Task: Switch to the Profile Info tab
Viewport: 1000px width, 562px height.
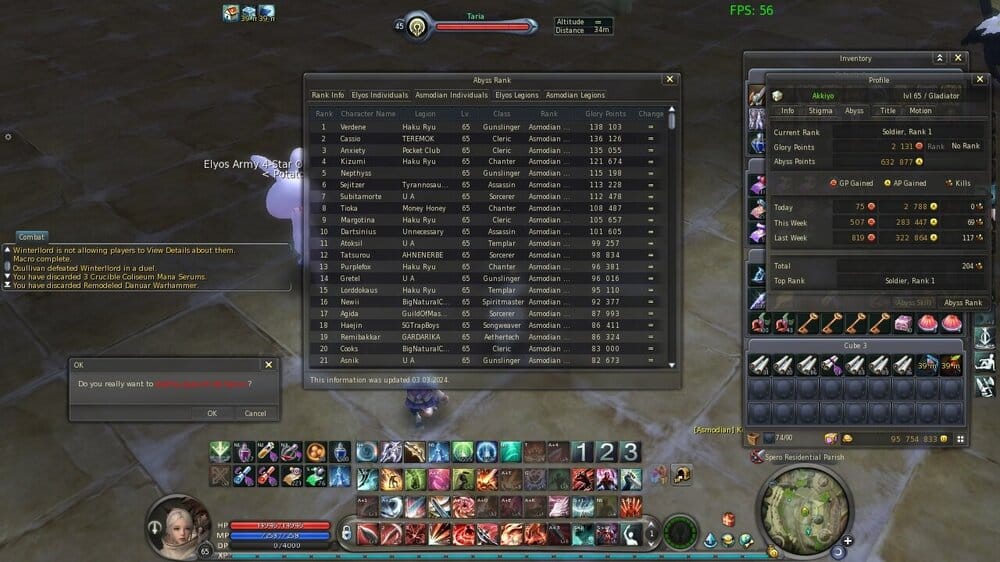Action: click(788, 111)
